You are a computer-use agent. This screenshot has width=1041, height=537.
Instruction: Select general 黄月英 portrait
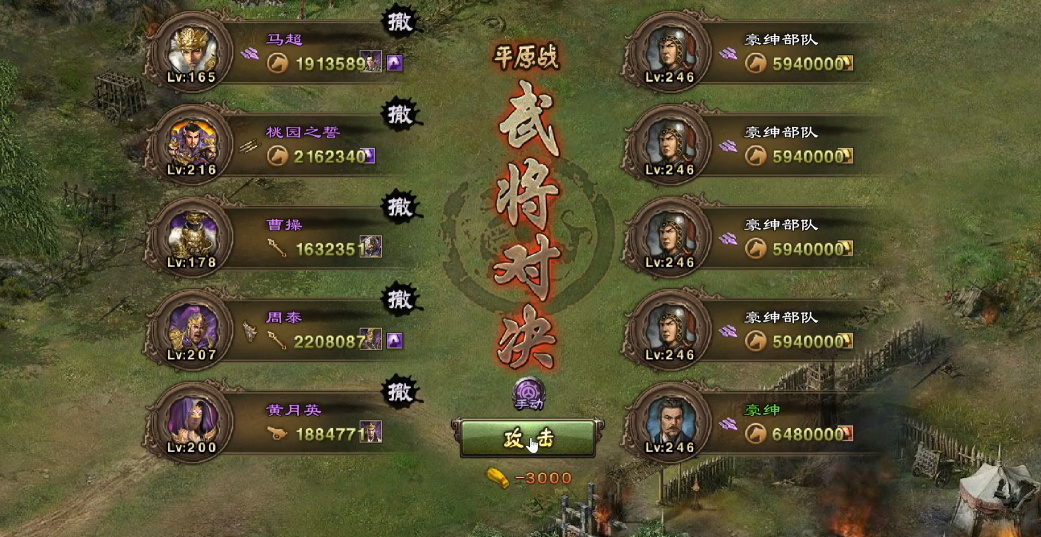pos(190,424)
